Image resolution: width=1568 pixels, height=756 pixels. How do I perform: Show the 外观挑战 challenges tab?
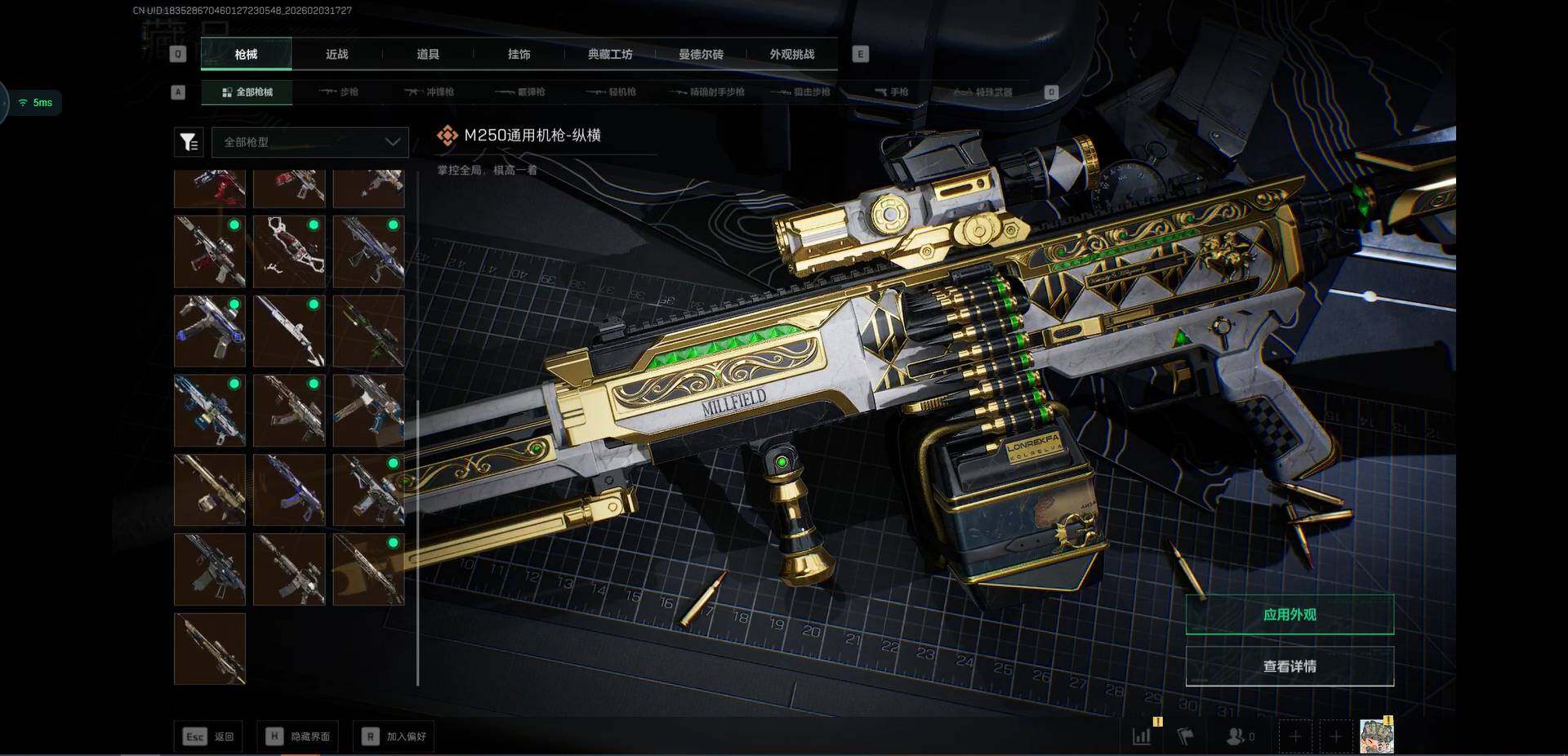(791, 55)
